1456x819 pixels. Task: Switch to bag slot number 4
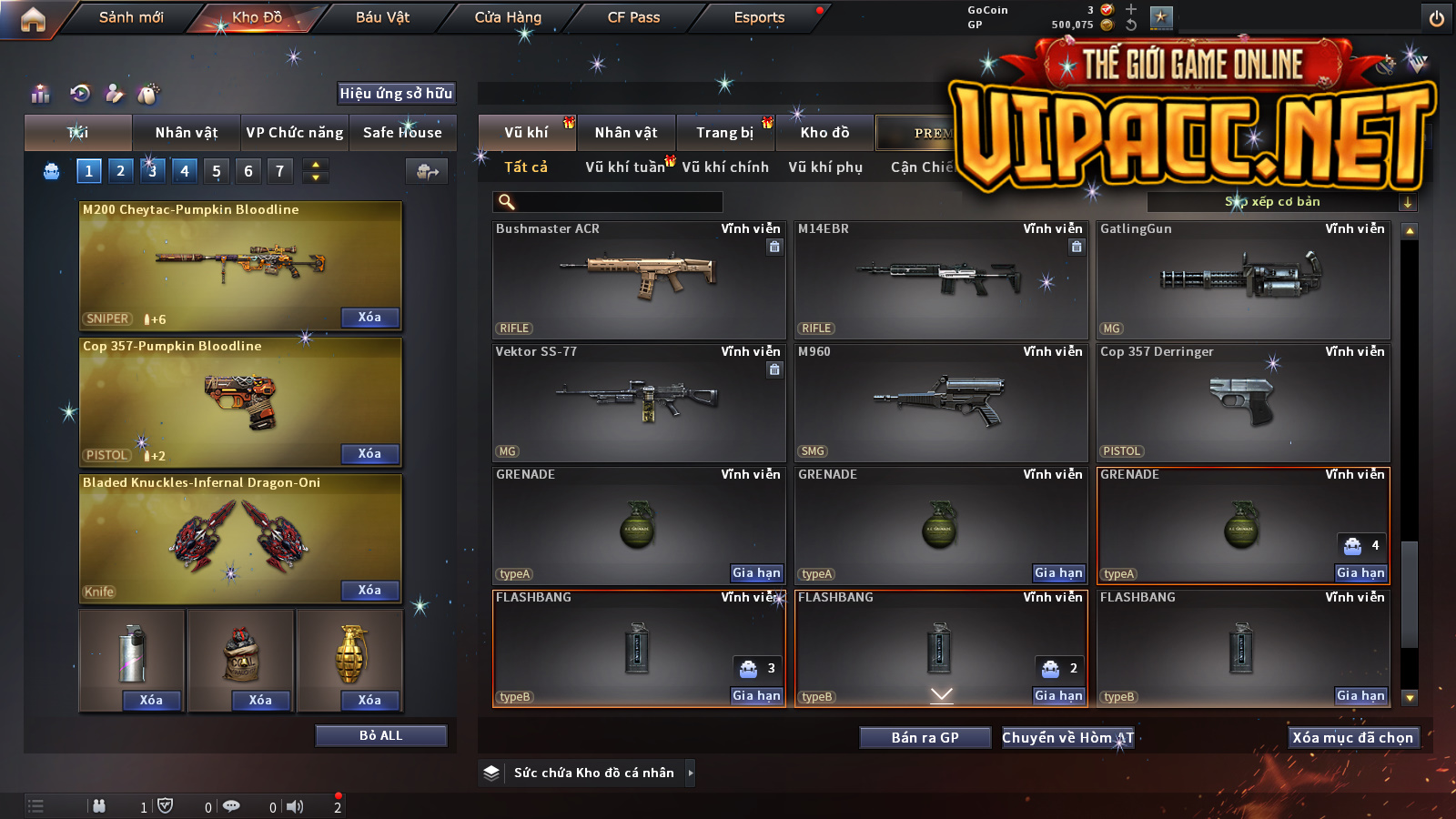click(185, 171)
